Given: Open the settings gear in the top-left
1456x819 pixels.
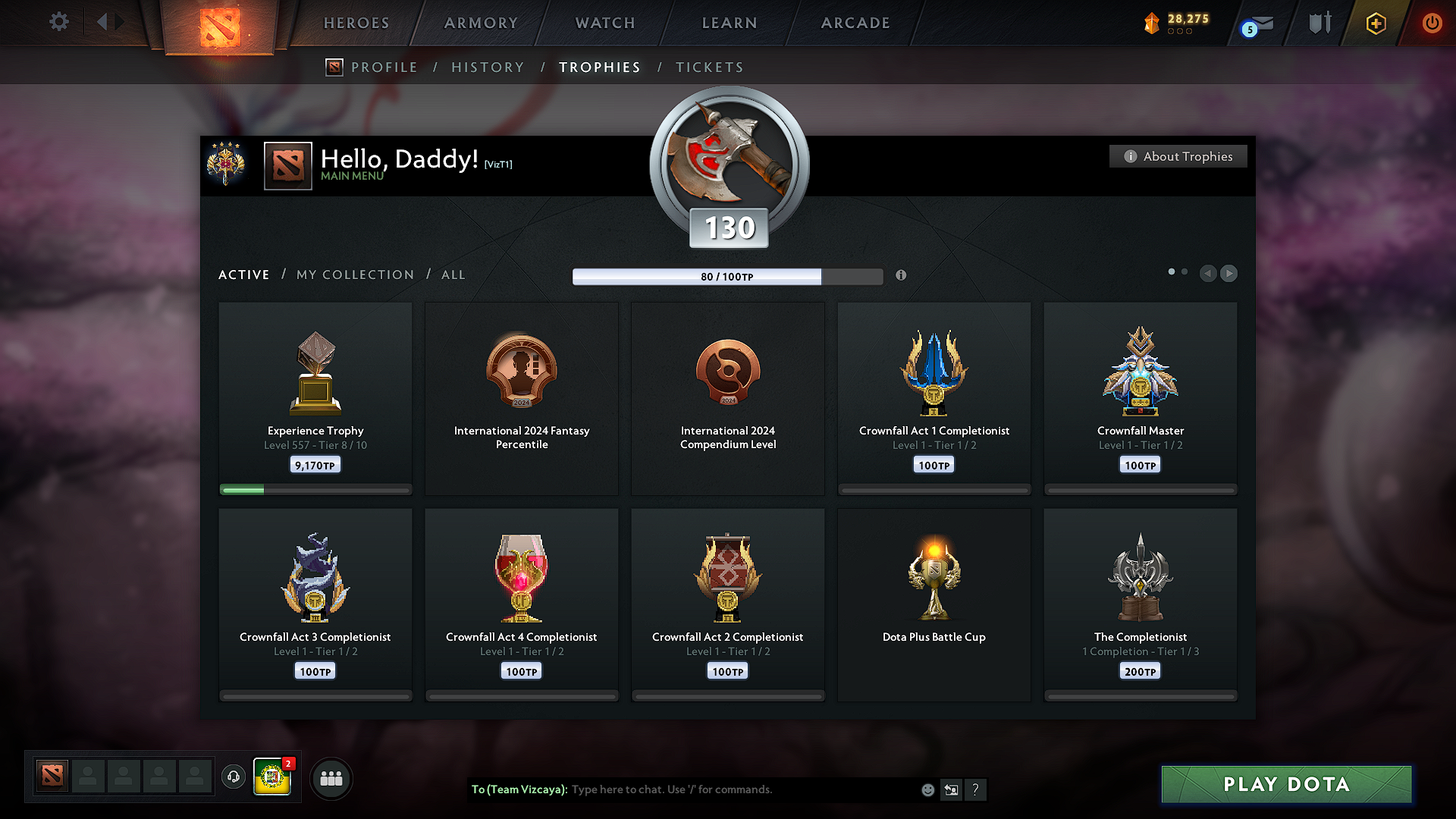Looking at the screenshot, I should 58,22.
